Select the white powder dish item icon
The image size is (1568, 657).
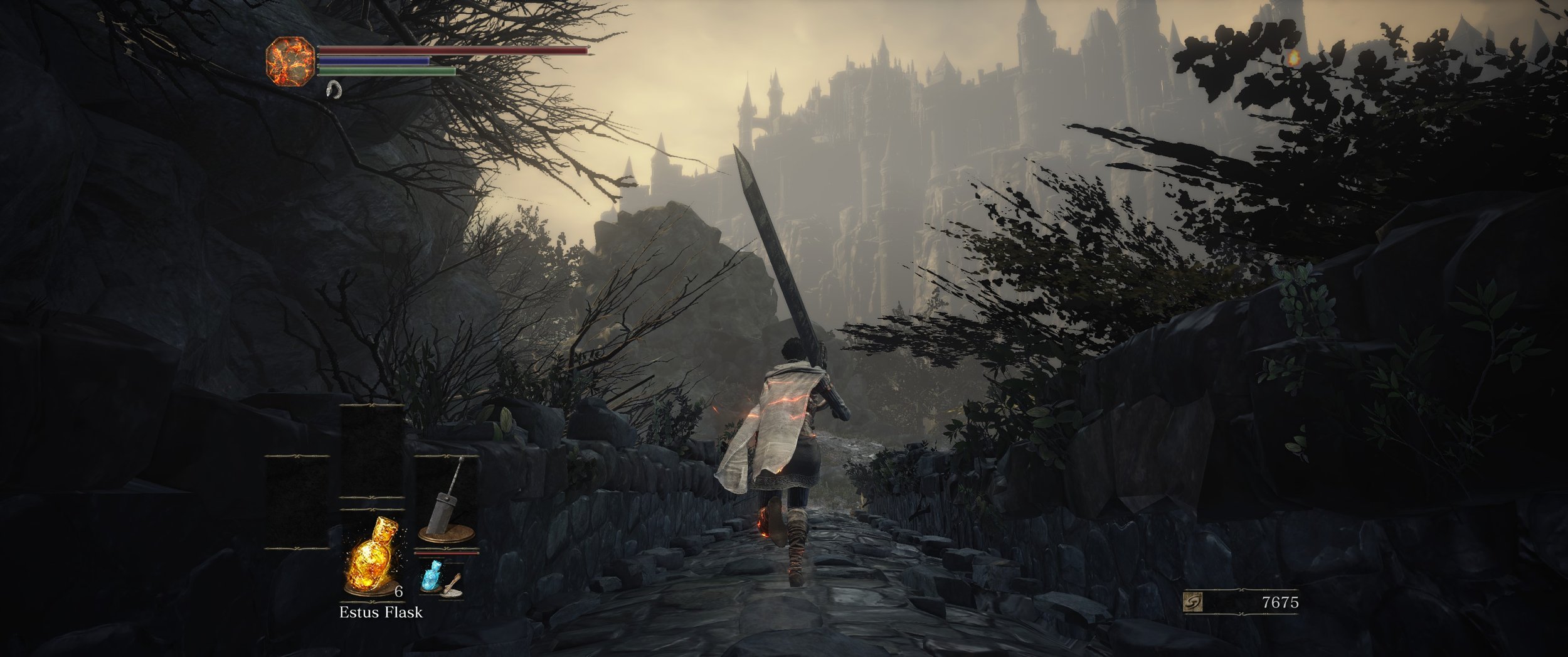coord(453,585)
